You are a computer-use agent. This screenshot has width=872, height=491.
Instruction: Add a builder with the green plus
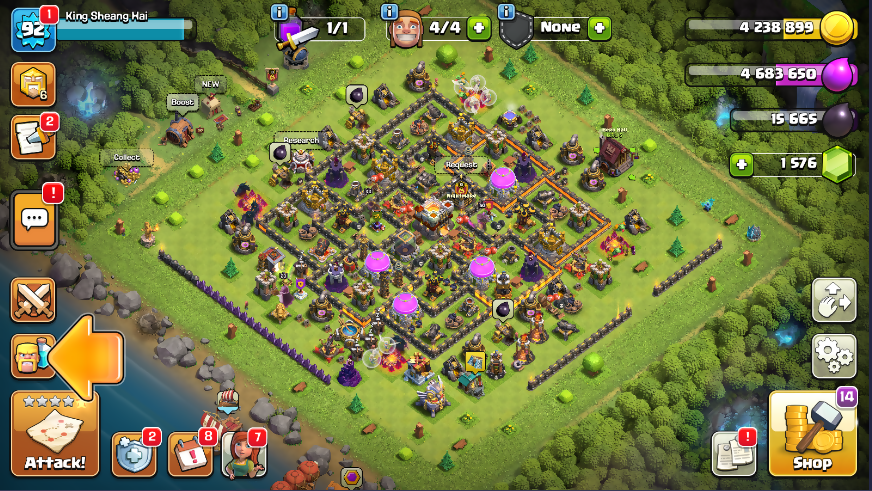click(479, 28)
